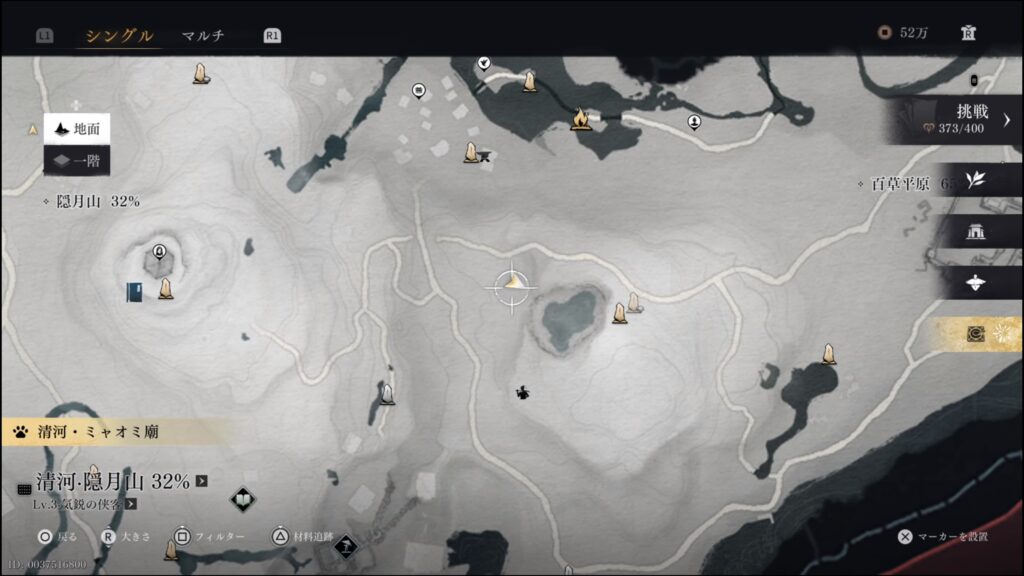
Task: Expand the Lv.3 気鋭の侠客 details
Action: coord(130,504)
